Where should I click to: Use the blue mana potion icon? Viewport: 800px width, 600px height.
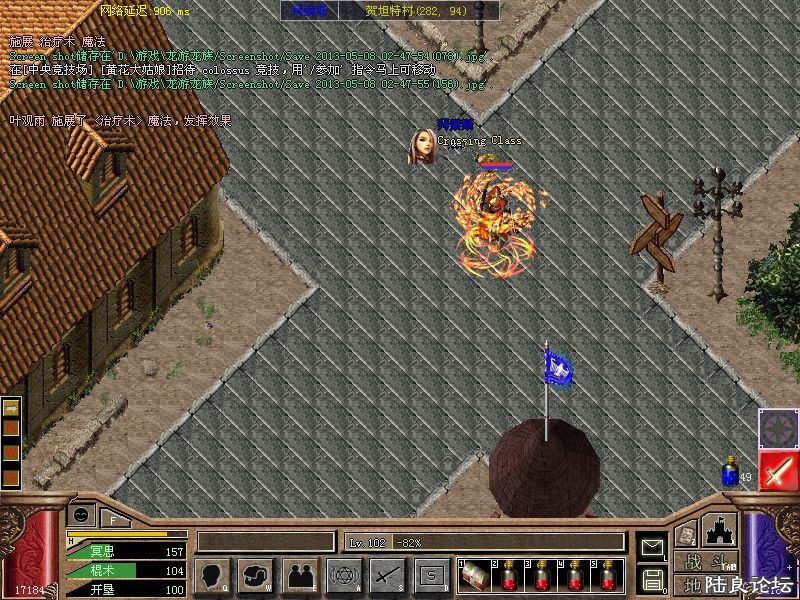729,474
